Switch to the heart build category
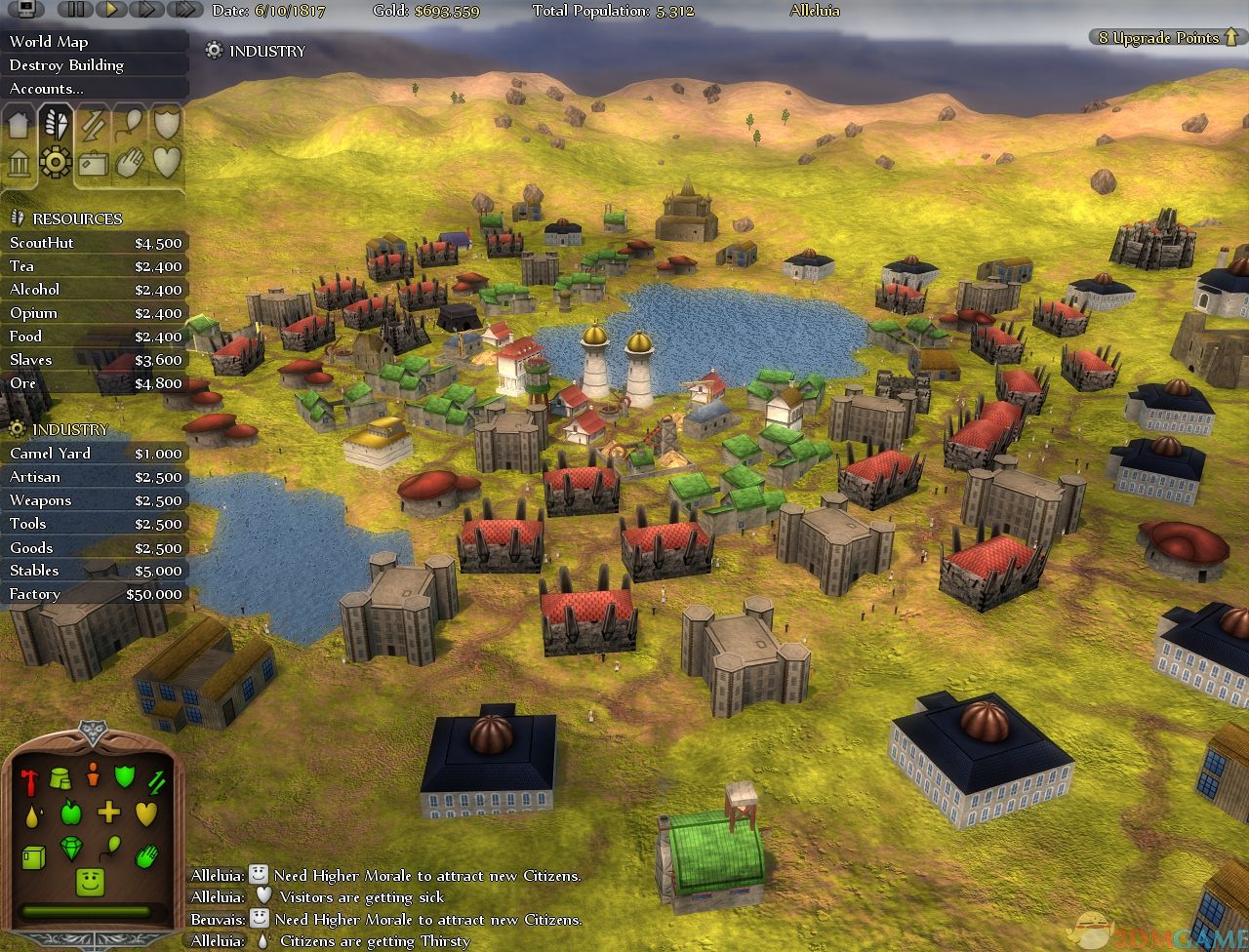This screenshot has height=952, width=1249. (167, 162)
